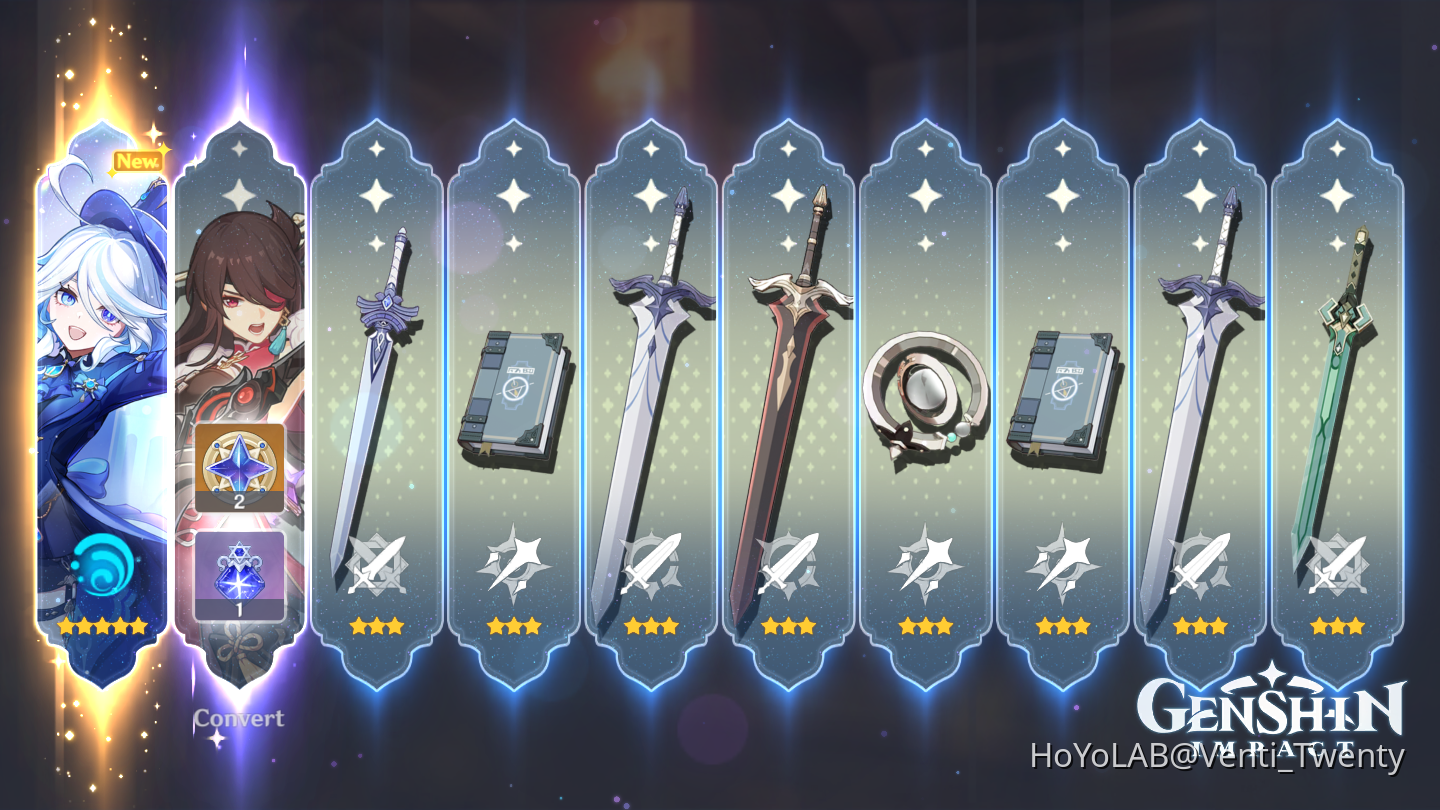Click the Masterless Starglitter icon on Beidou's card
The width and height of the screenshot is (1440, 810).
click(x=237, y=470)
